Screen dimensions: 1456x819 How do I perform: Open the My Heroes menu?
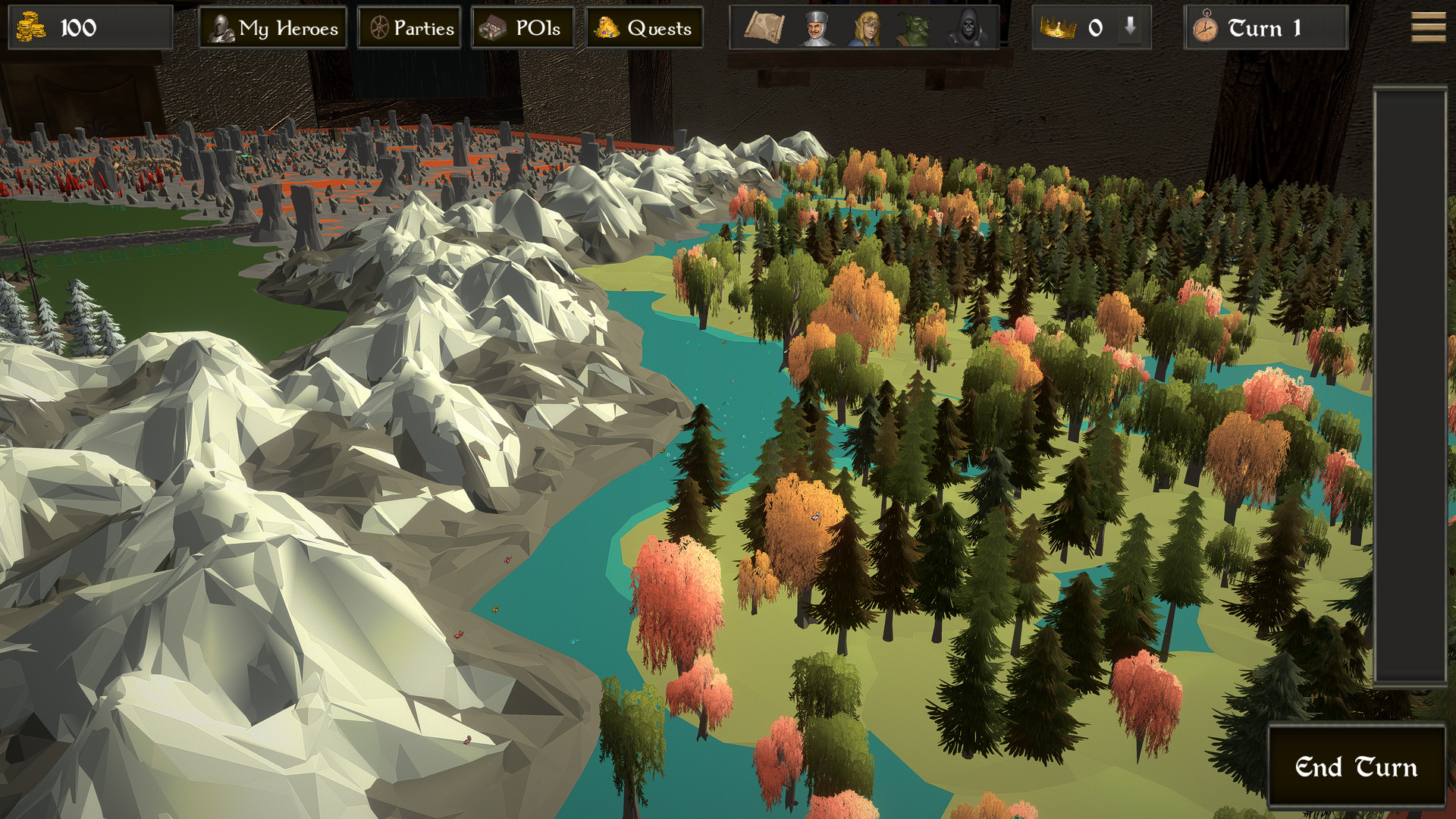click(273, 27)
